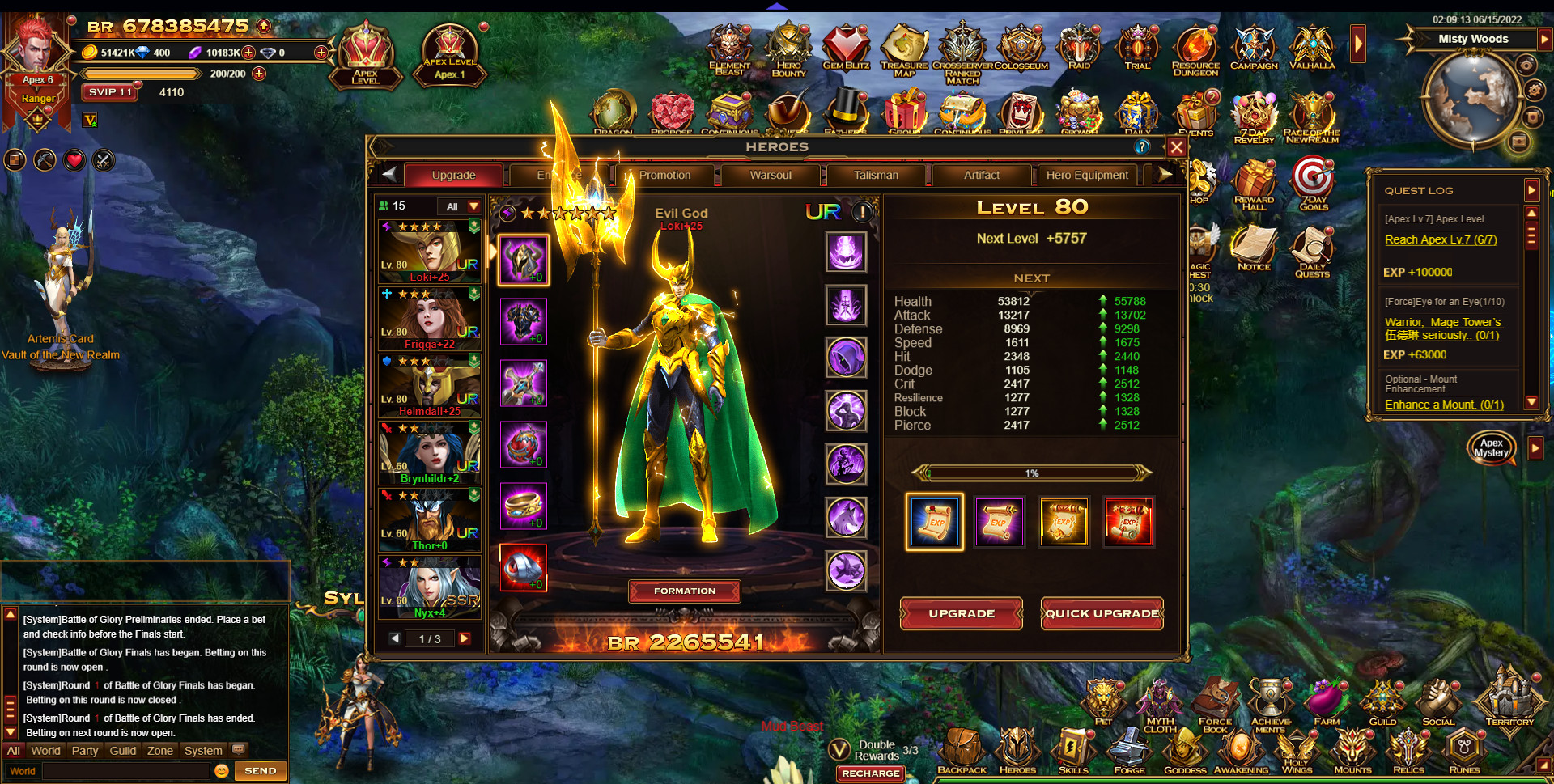Select the Guild chat tab
The height and width of the screenshot is (784, 1554).
[122, 751]
